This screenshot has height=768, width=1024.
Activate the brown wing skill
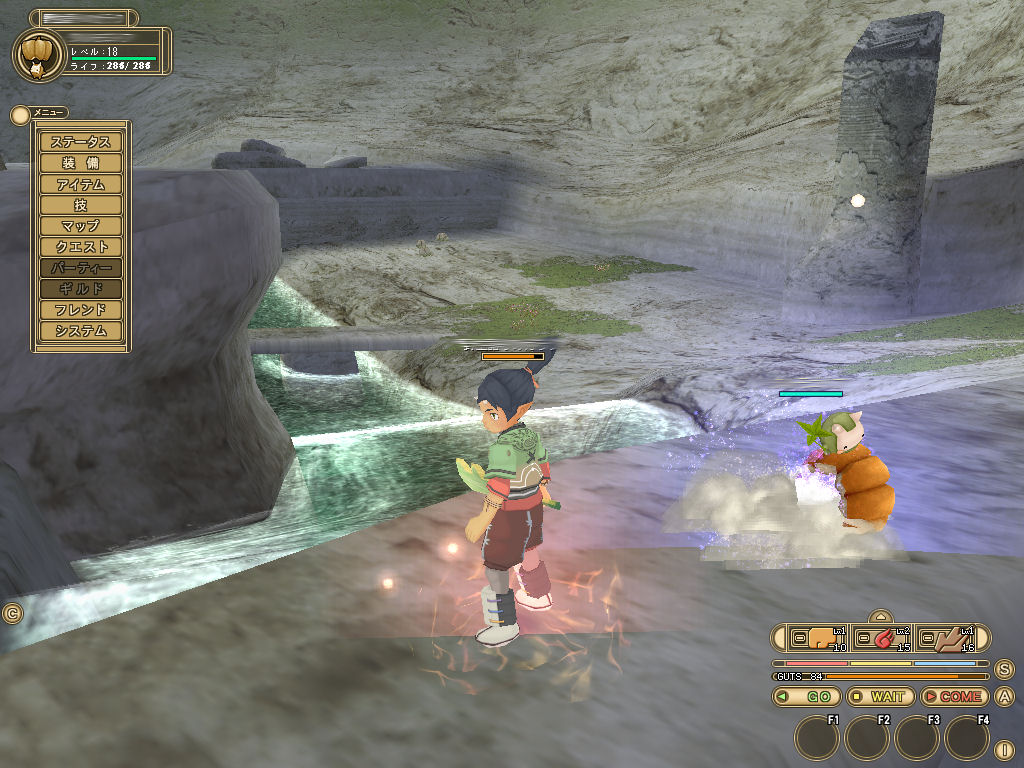[945, 638]
